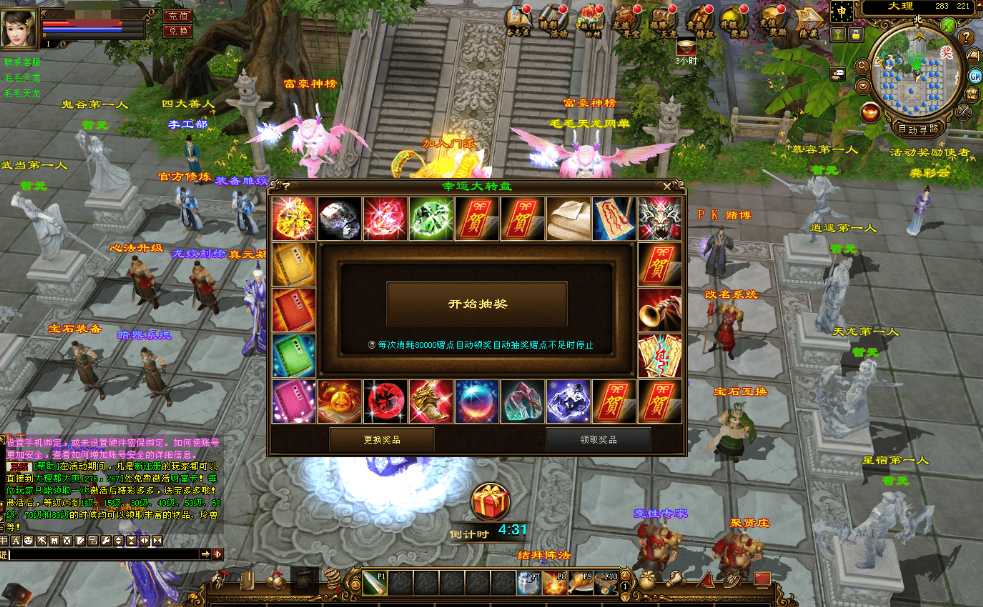Choose the crystal orb prize slot

(x=476, y=401)
